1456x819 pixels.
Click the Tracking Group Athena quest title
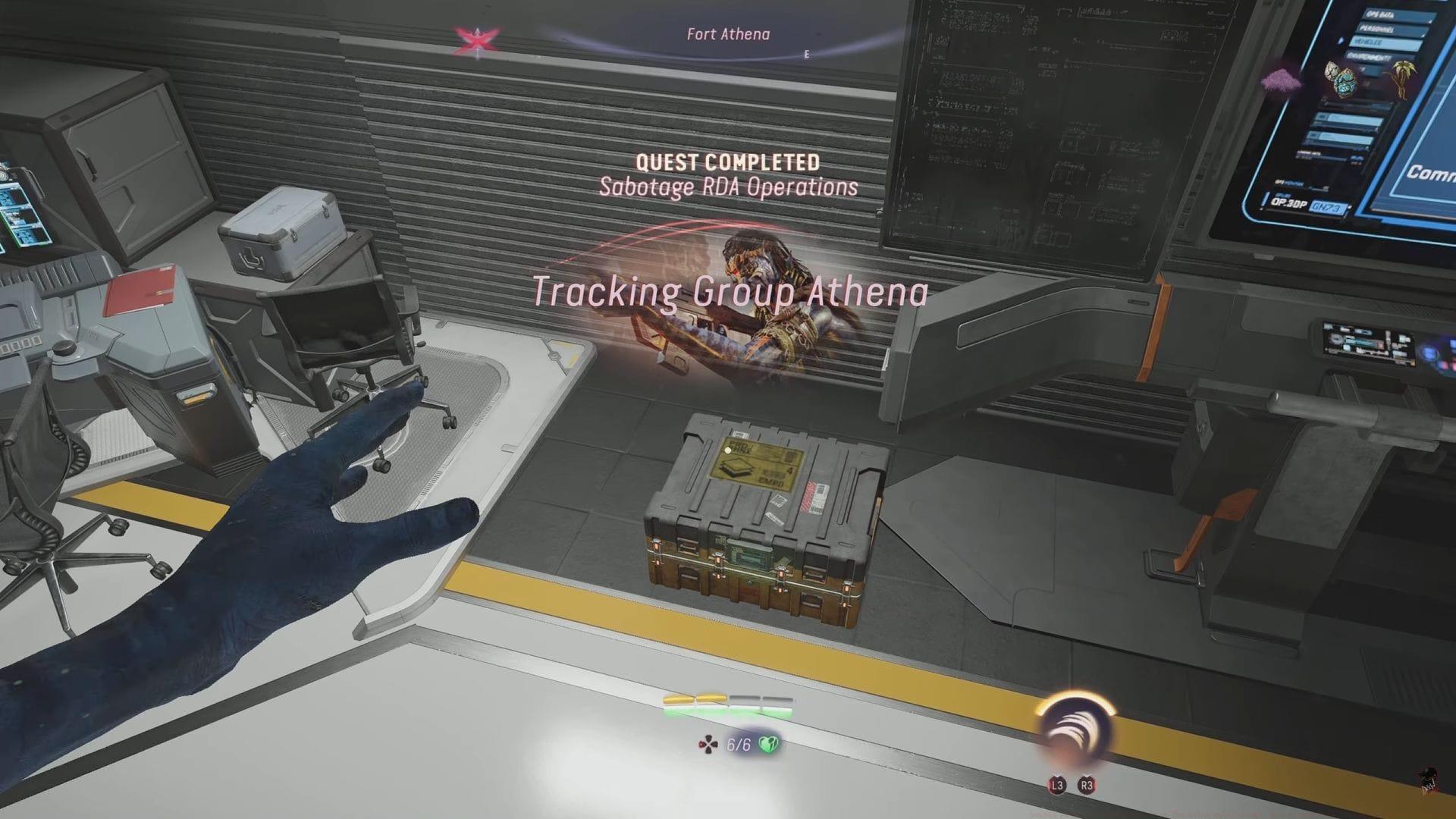coord(730,291)
